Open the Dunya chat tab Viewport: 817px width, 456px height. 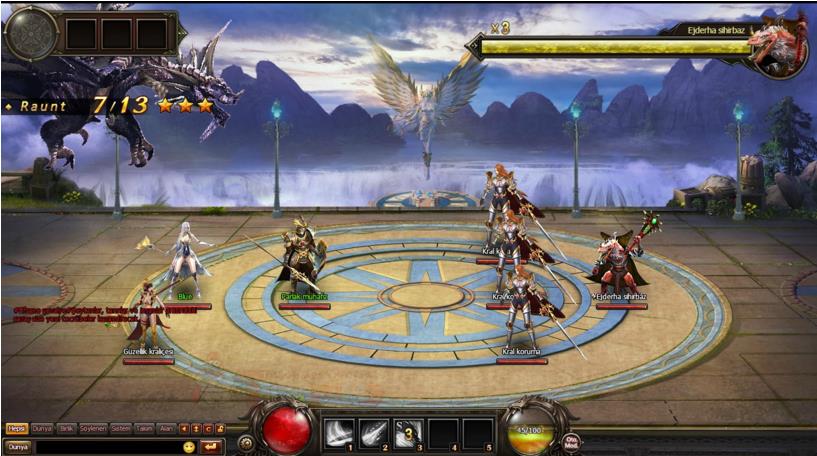[x=42, y=428]
